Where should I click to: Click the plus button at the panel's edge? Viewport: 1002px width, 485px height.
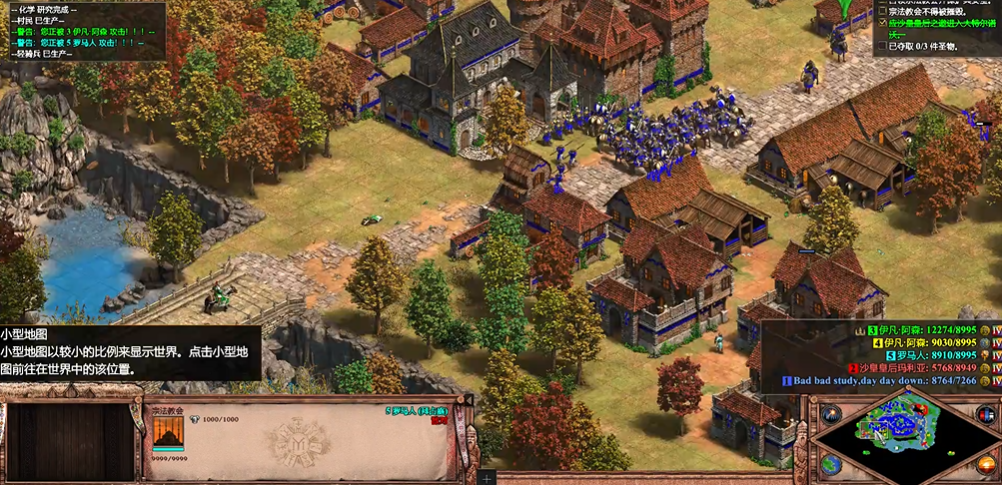coord(486,478)
